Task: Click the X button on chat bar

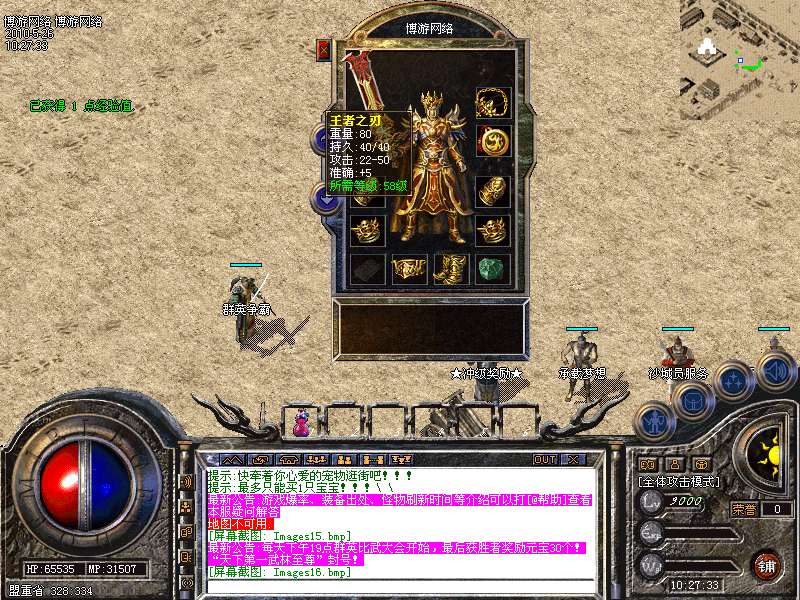Action: point(573,460)
